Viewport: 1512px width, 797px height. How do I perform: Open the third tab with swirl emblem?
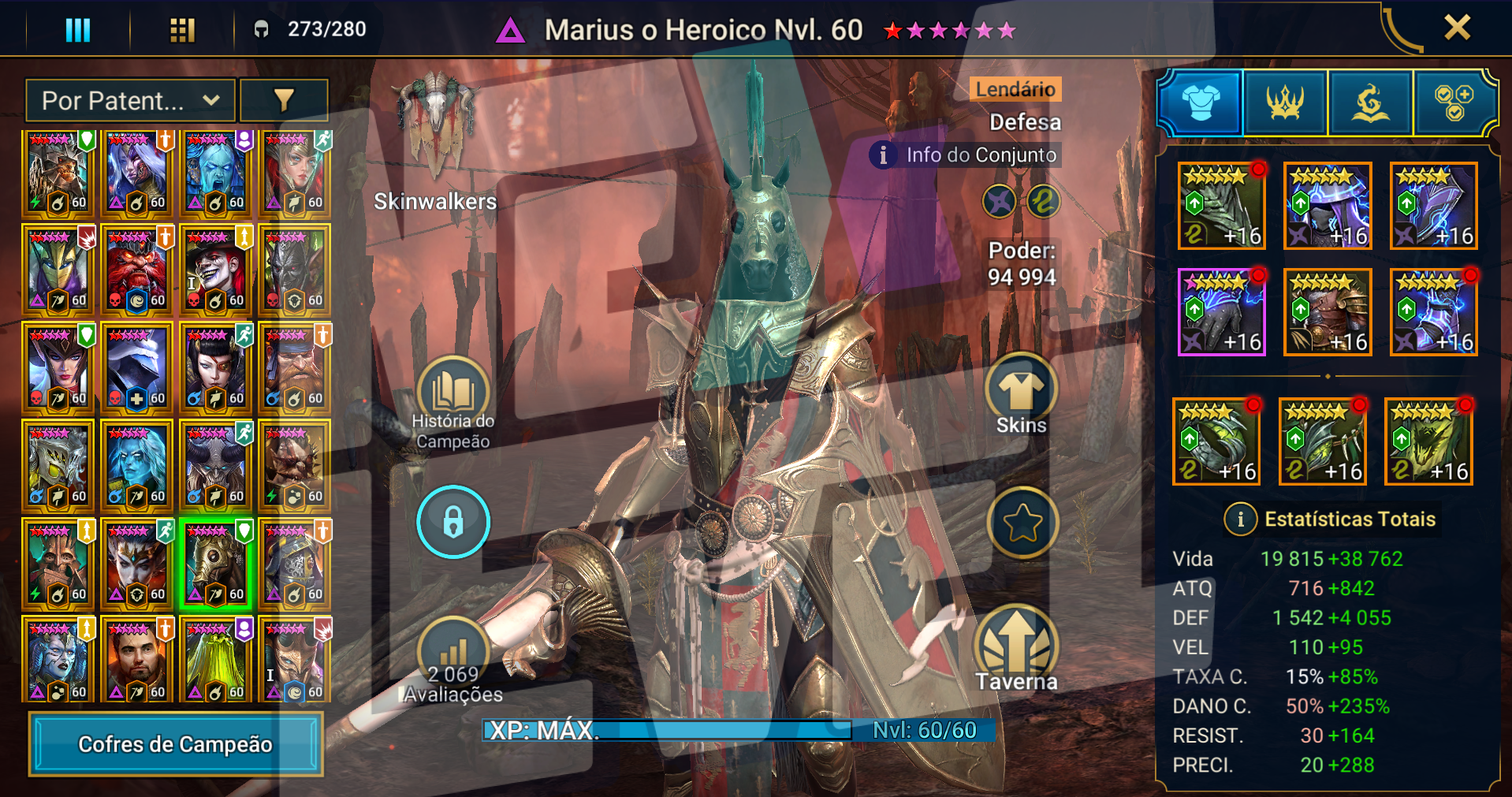click(1370, 102)
